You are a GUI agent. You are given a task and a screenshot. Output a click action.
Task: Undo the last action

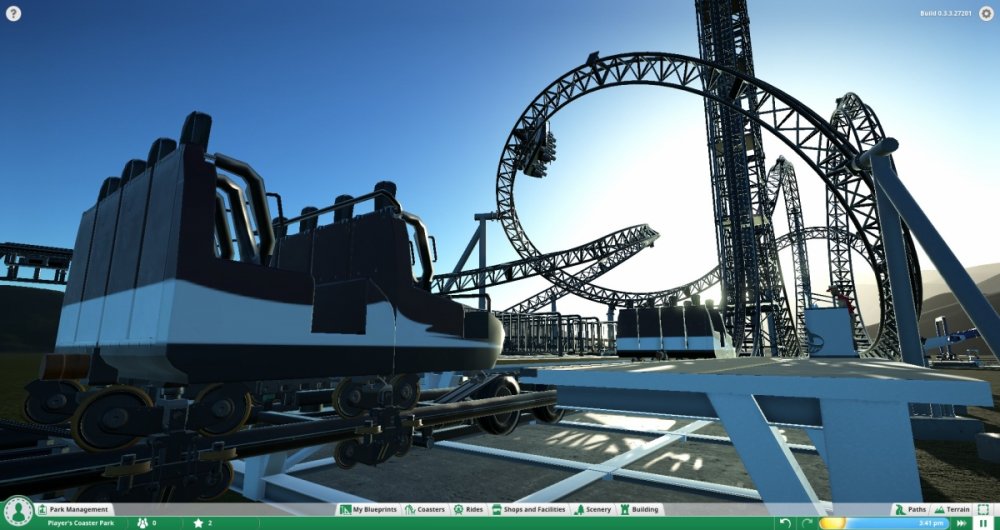(x=785, y=523)
